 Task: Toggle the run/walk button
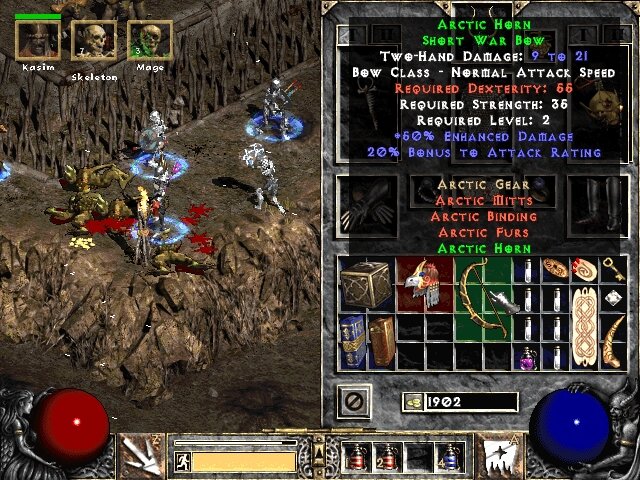(181, 461)
